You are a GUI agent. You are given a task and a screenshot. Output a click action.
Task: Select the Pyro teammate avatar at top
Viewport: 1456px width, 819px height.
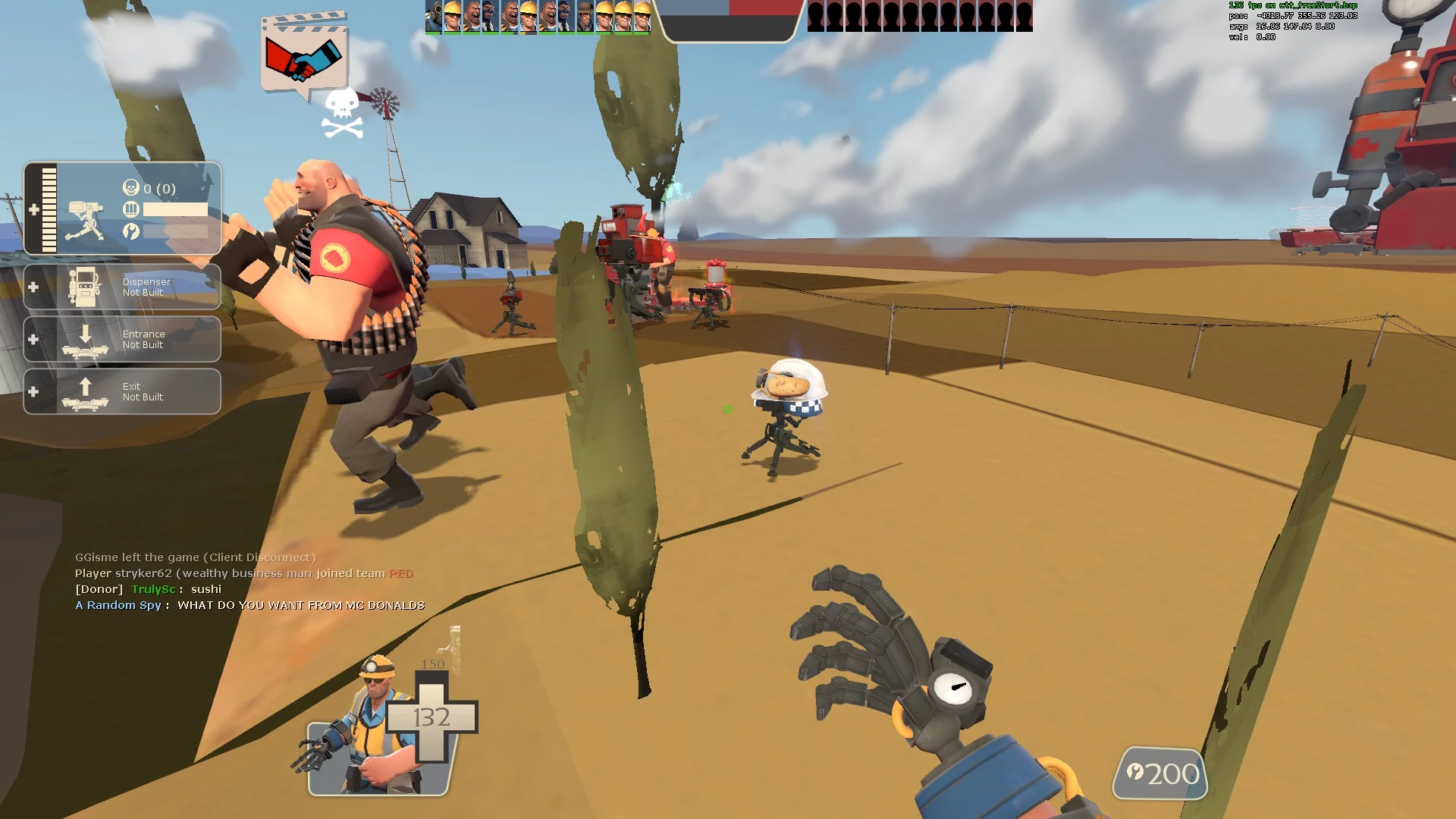[x=432, y=15]
